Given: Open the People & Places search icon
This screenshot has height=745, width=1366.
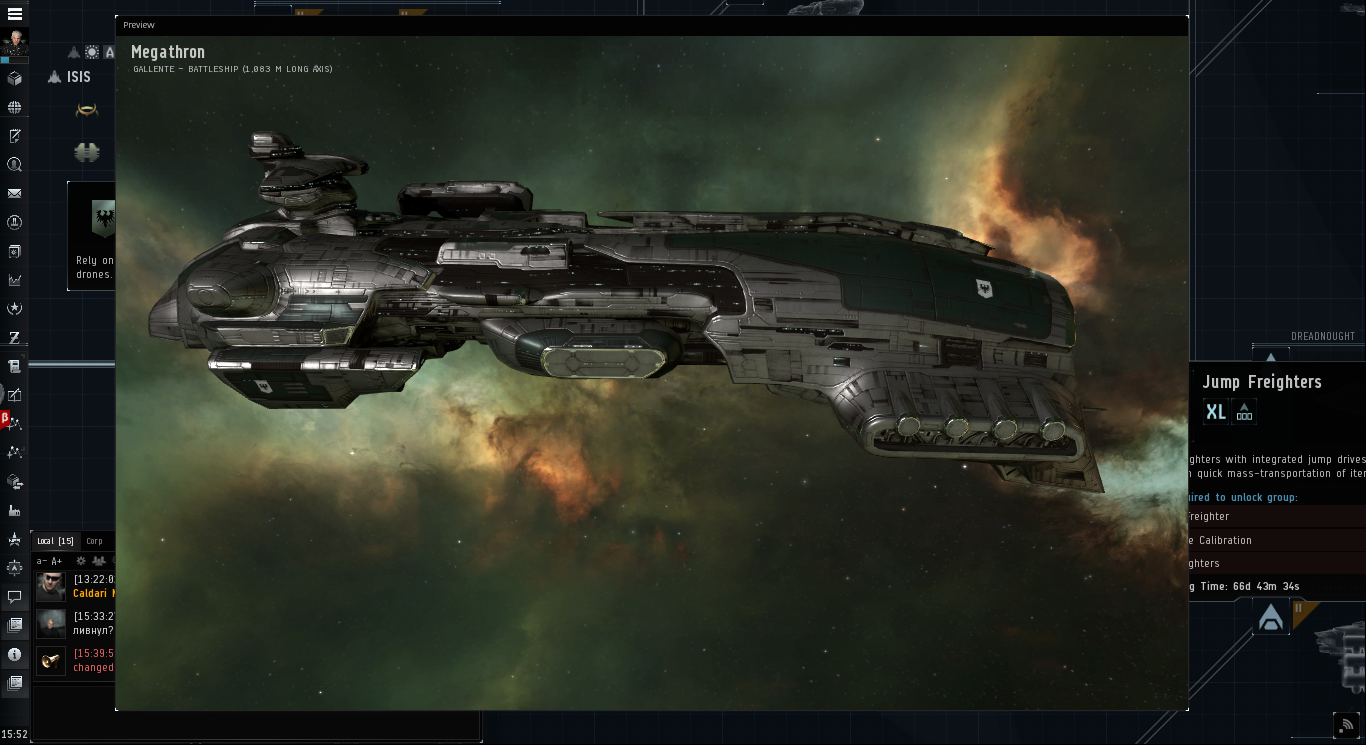Looking at the screenshot, I should coord(15,165).
